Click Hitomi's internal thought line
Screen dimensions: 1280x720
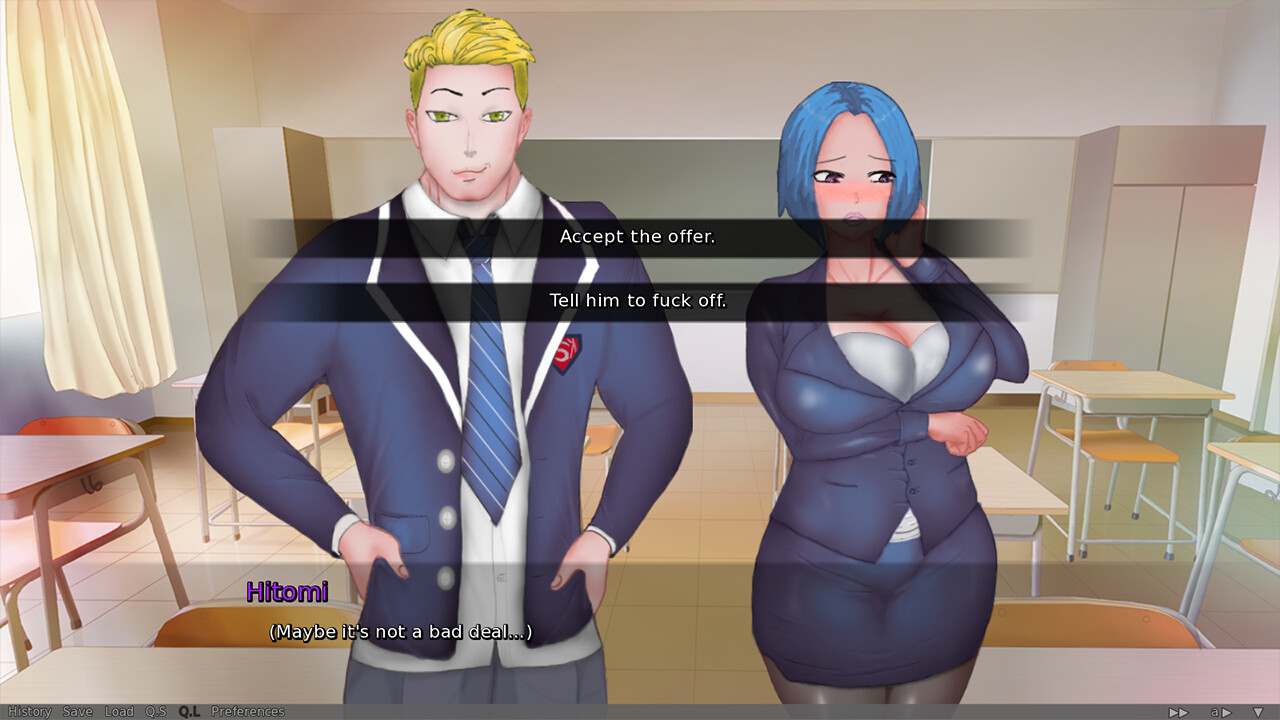pos(400,632)
